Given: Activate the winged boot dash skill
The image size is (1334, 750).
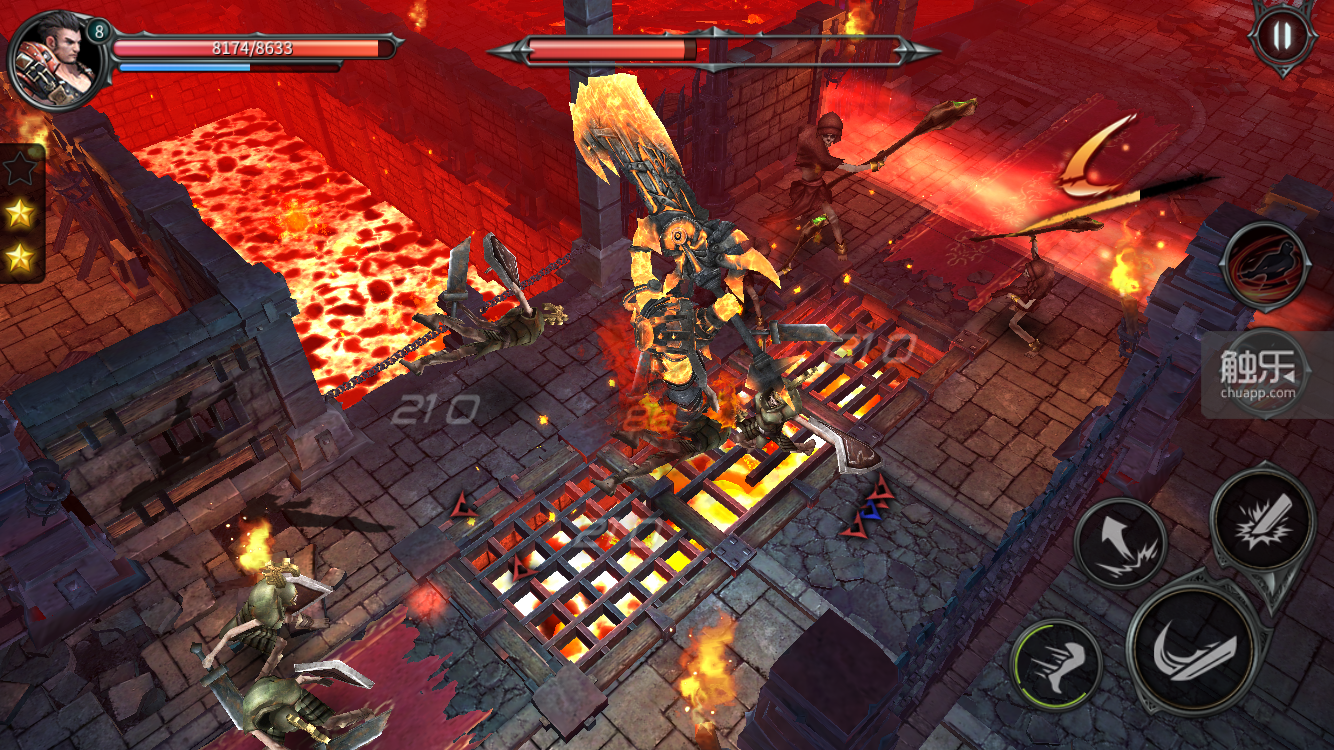Looking at the screenshot, I should pyautogui.click(x=1055, y=666).
